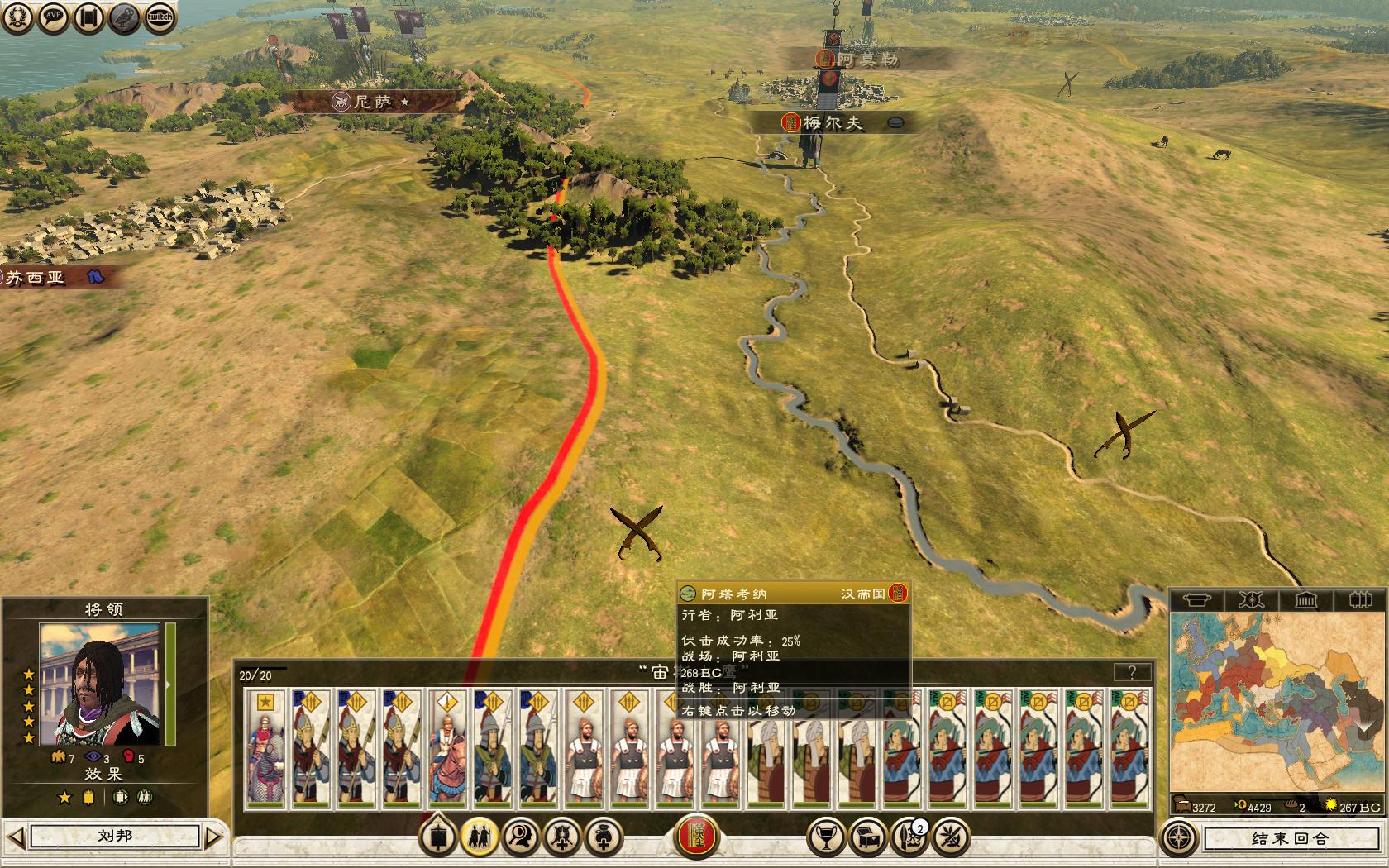The width and height of the screenshot is (1389, 868).
Task: Click the campaign minimap
Action: [x=1276, y=703]
